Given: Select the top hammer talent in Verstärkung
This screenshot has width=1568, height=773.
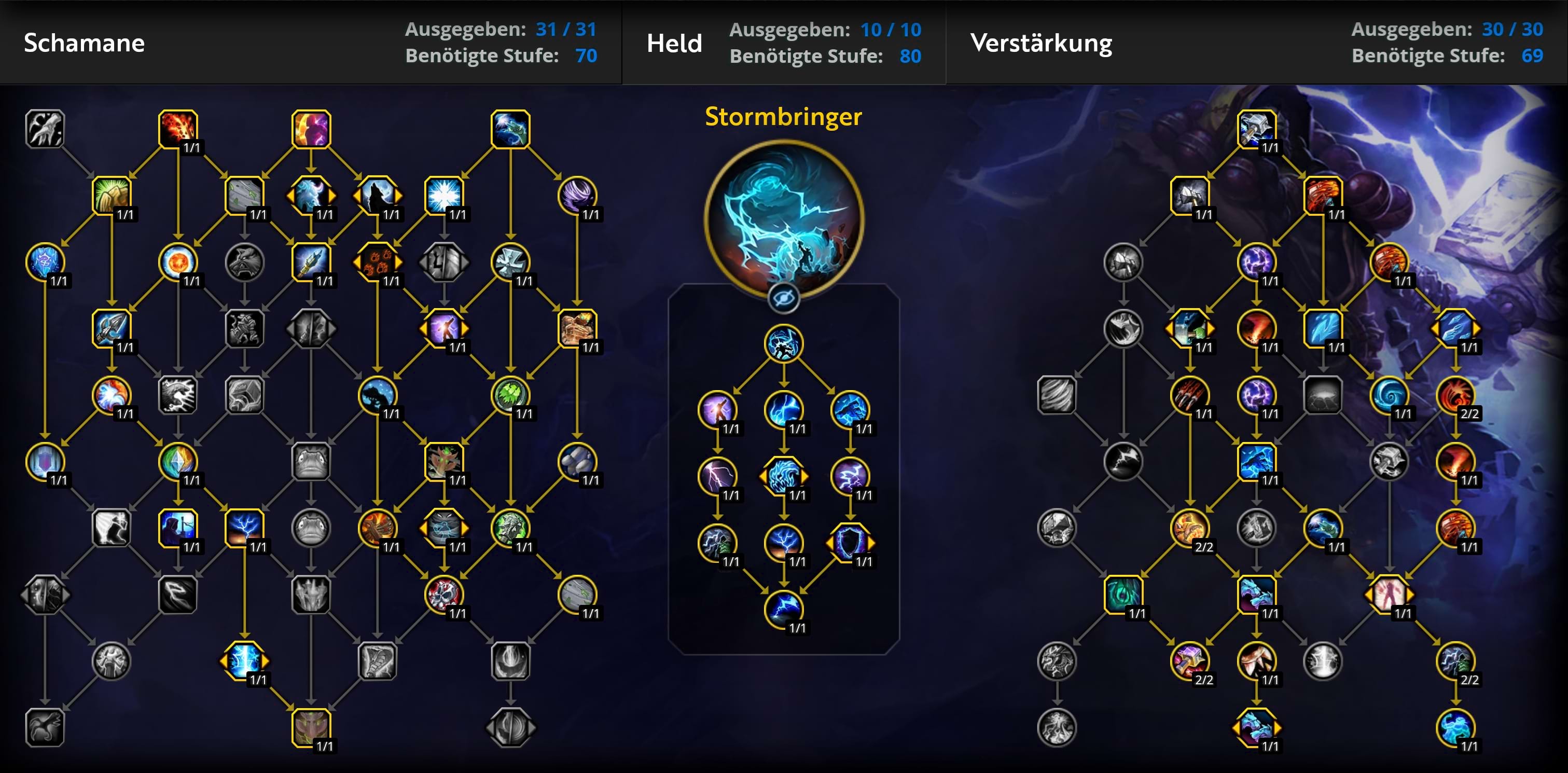Looking at the screenshot, I should [1256, 129].
